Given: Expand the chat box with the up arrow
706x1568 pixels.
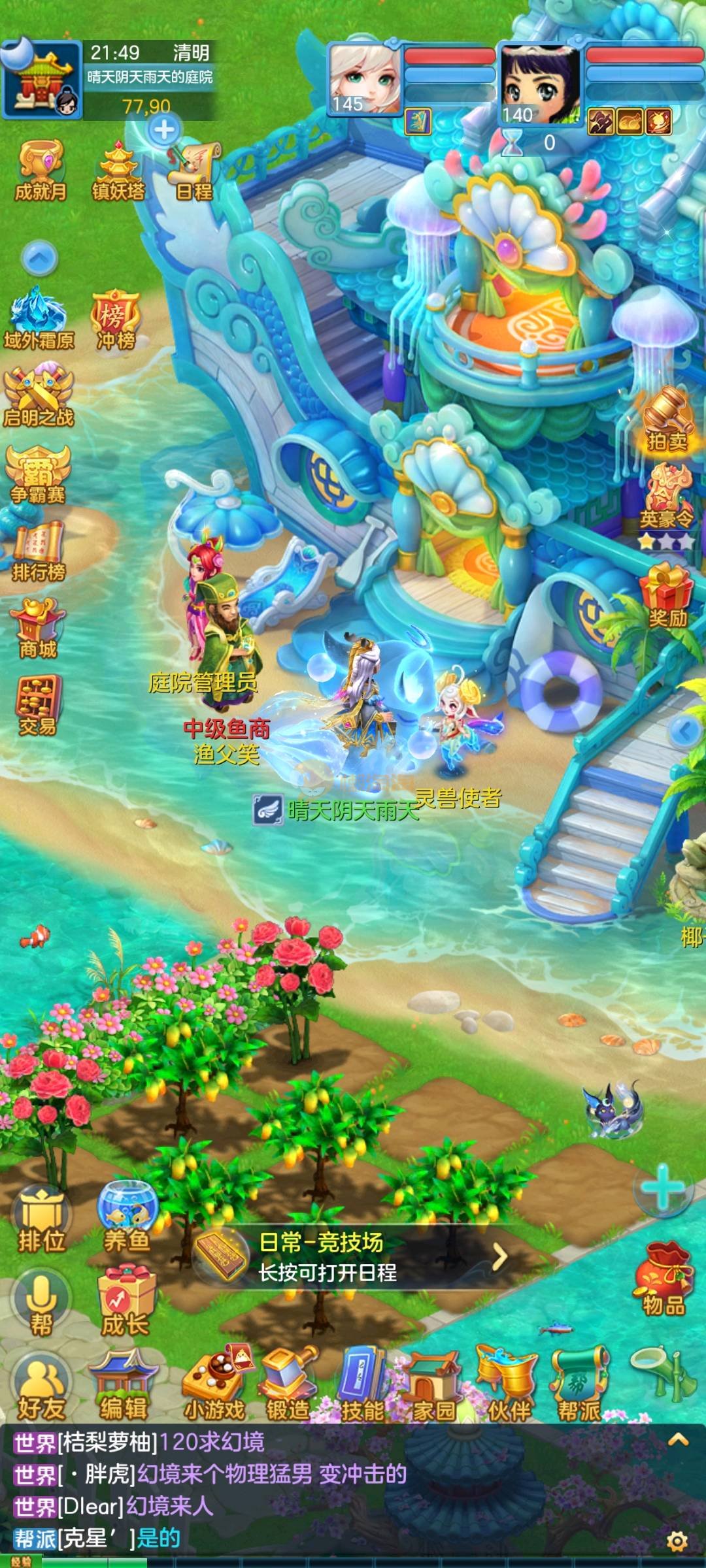Looking at the screenshot, I should 678,1439.
